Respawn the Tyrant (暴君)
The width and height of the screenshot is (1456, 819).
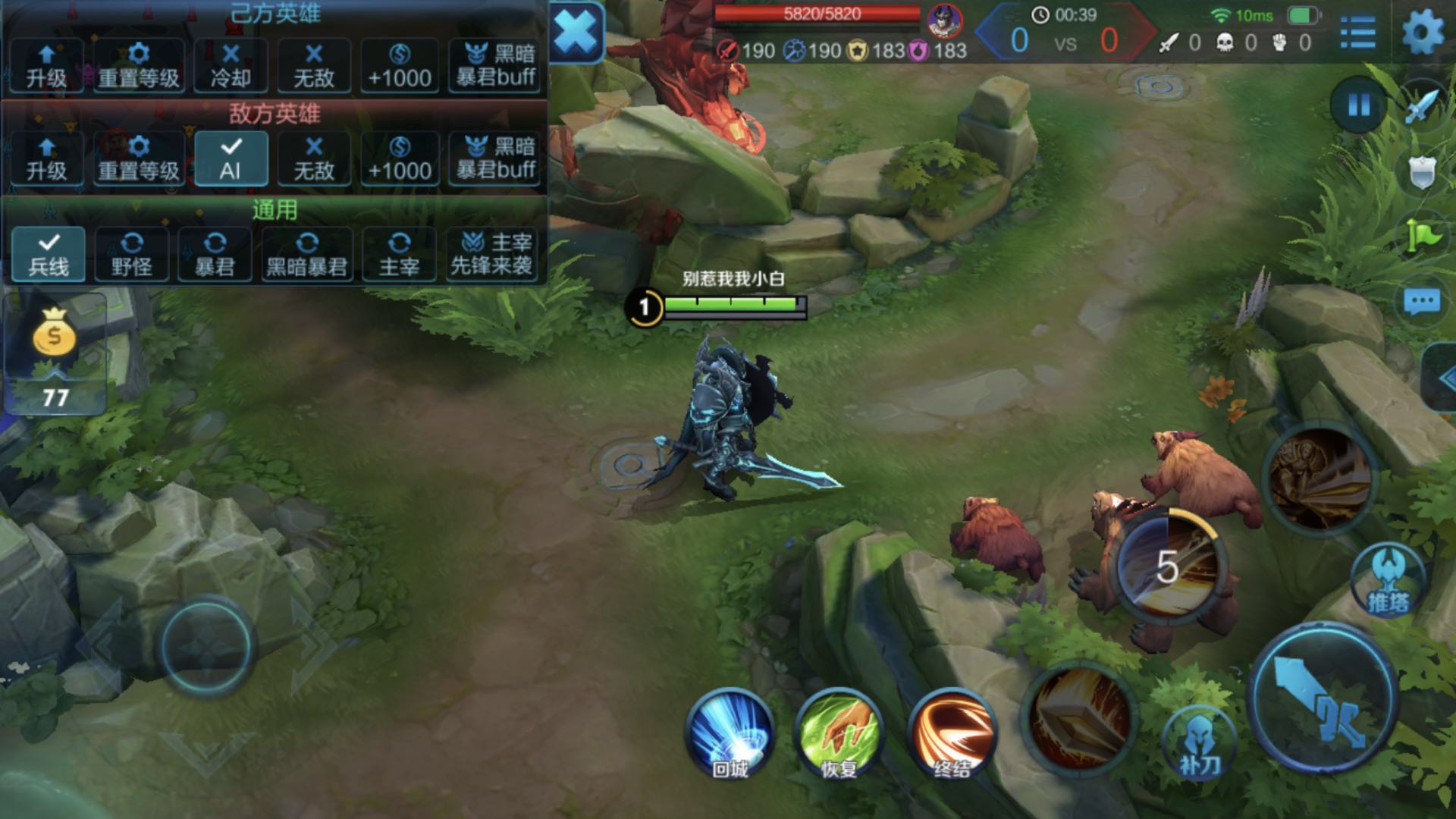point(215,254)
